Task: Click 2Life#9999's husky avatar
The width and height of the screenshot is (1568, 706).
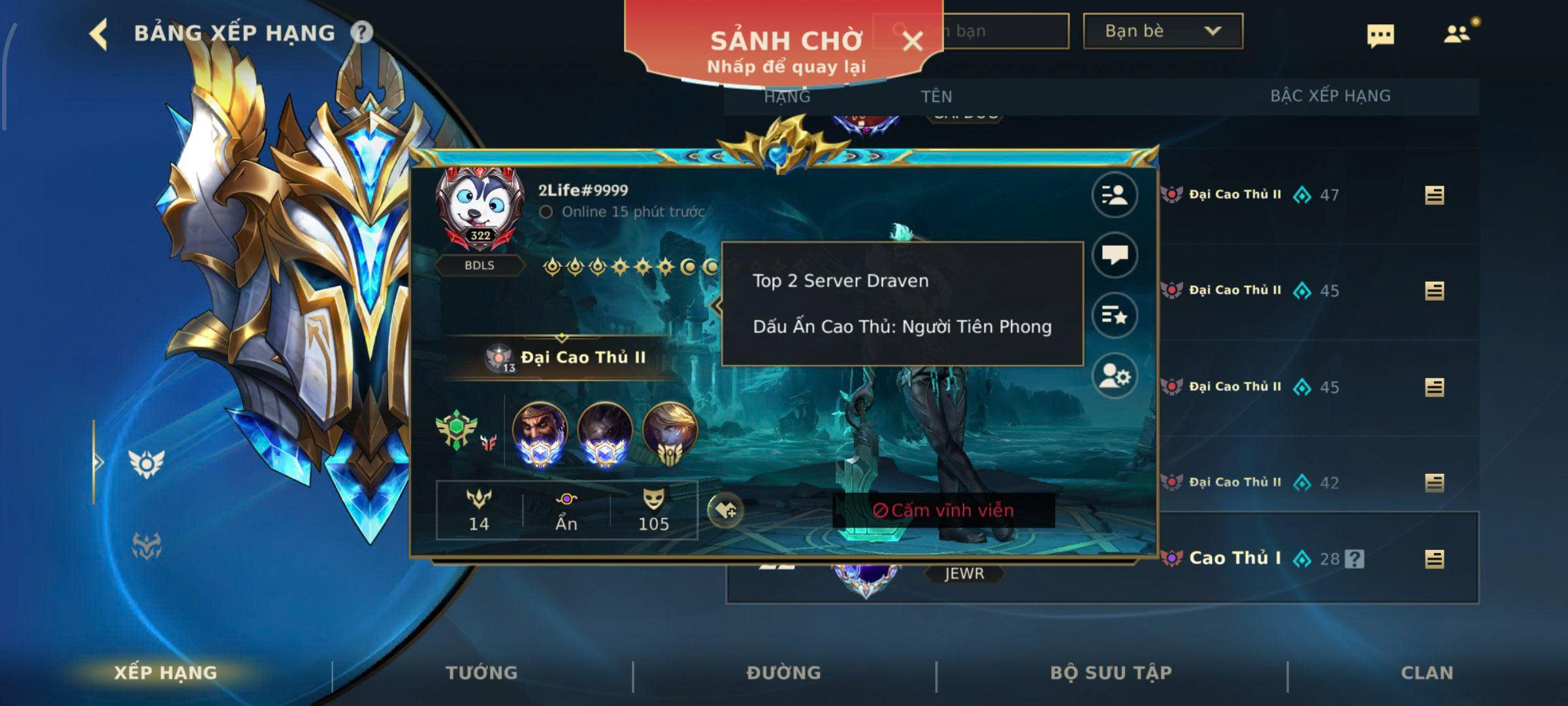Action: [x=480, y=204]
